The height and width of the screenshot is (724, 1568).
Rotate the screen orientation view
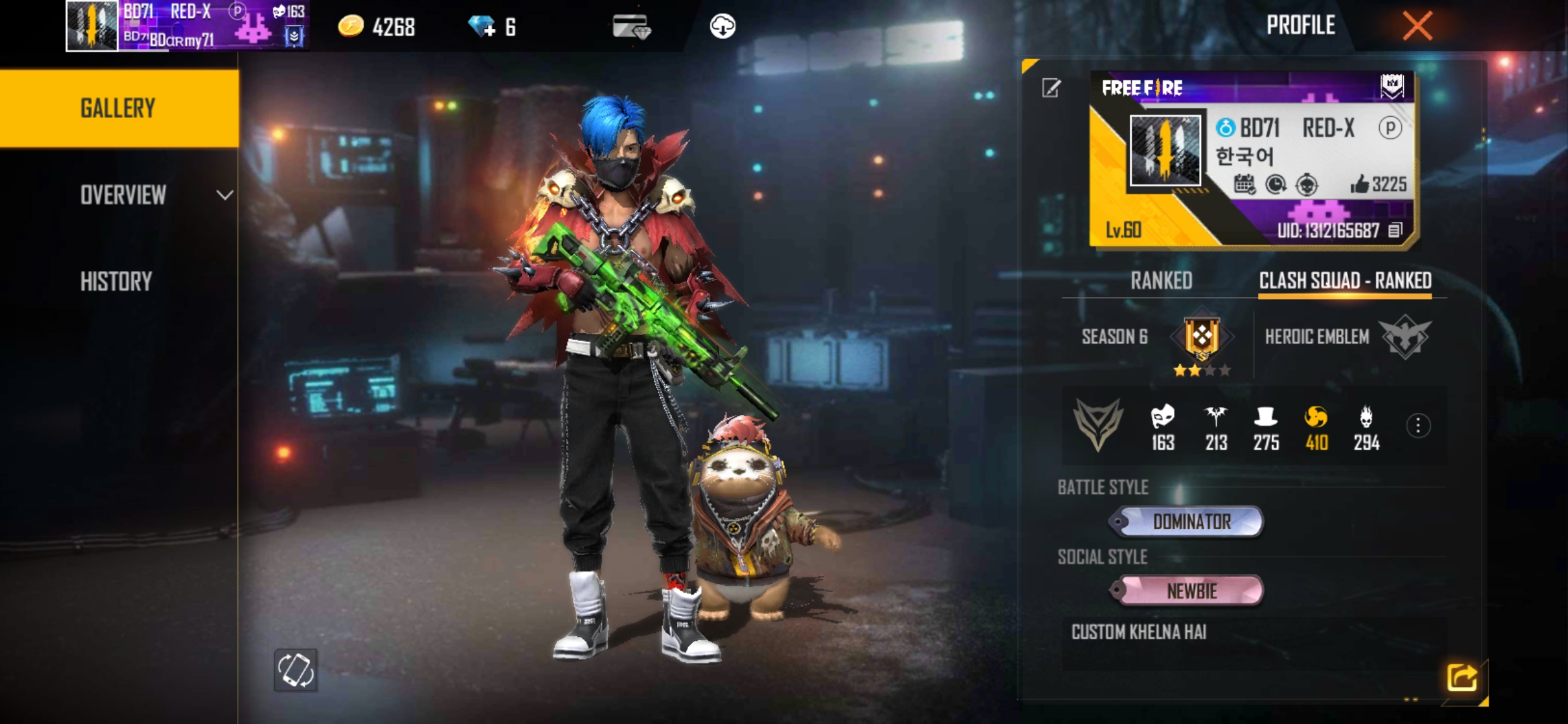tap(296, 670)
